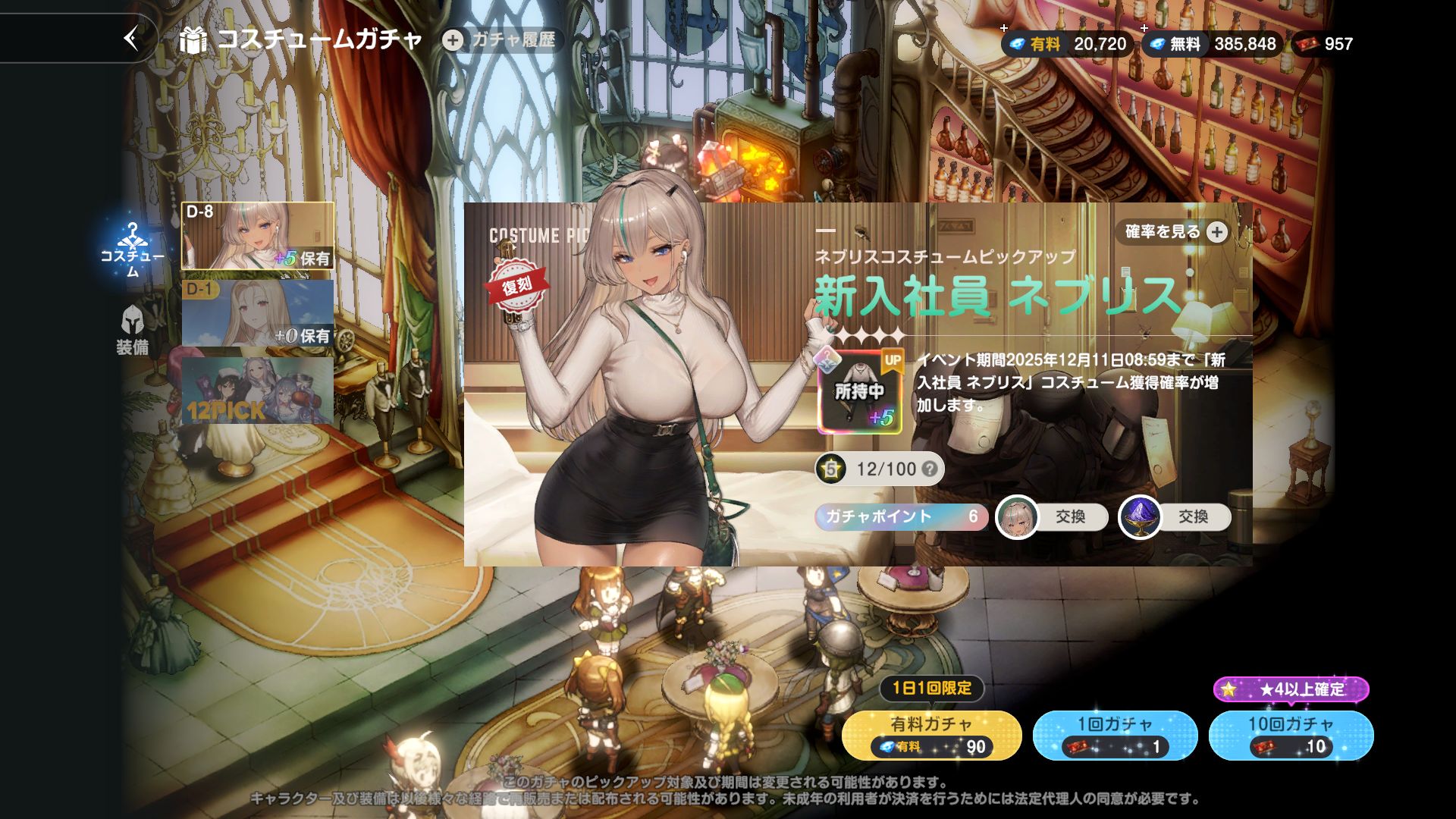Select the D-1 blonde costume banner
The image size is (1456, 819).
[x=257, y=313]
